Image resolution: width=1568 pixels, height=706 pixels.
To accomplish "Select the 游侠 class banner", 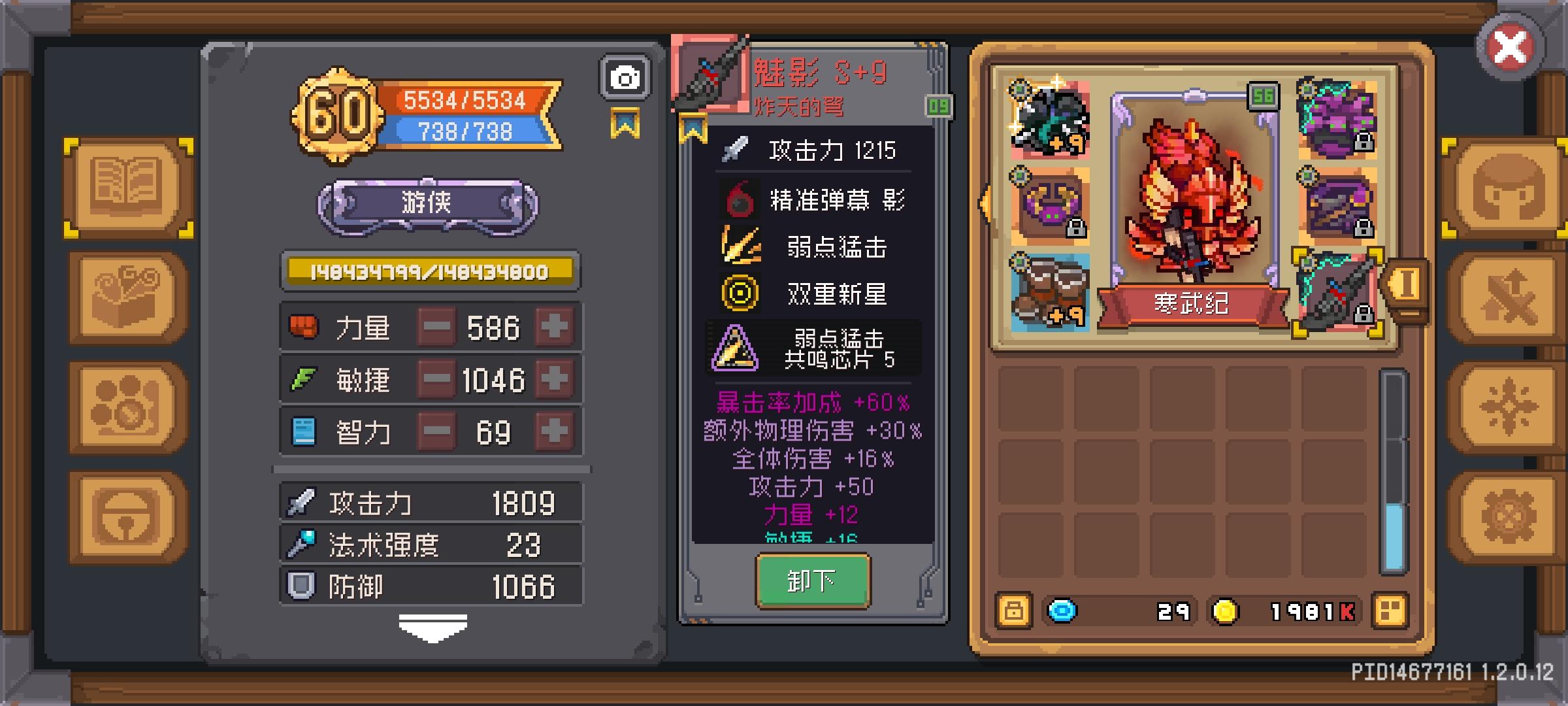I will click(429, 205).
